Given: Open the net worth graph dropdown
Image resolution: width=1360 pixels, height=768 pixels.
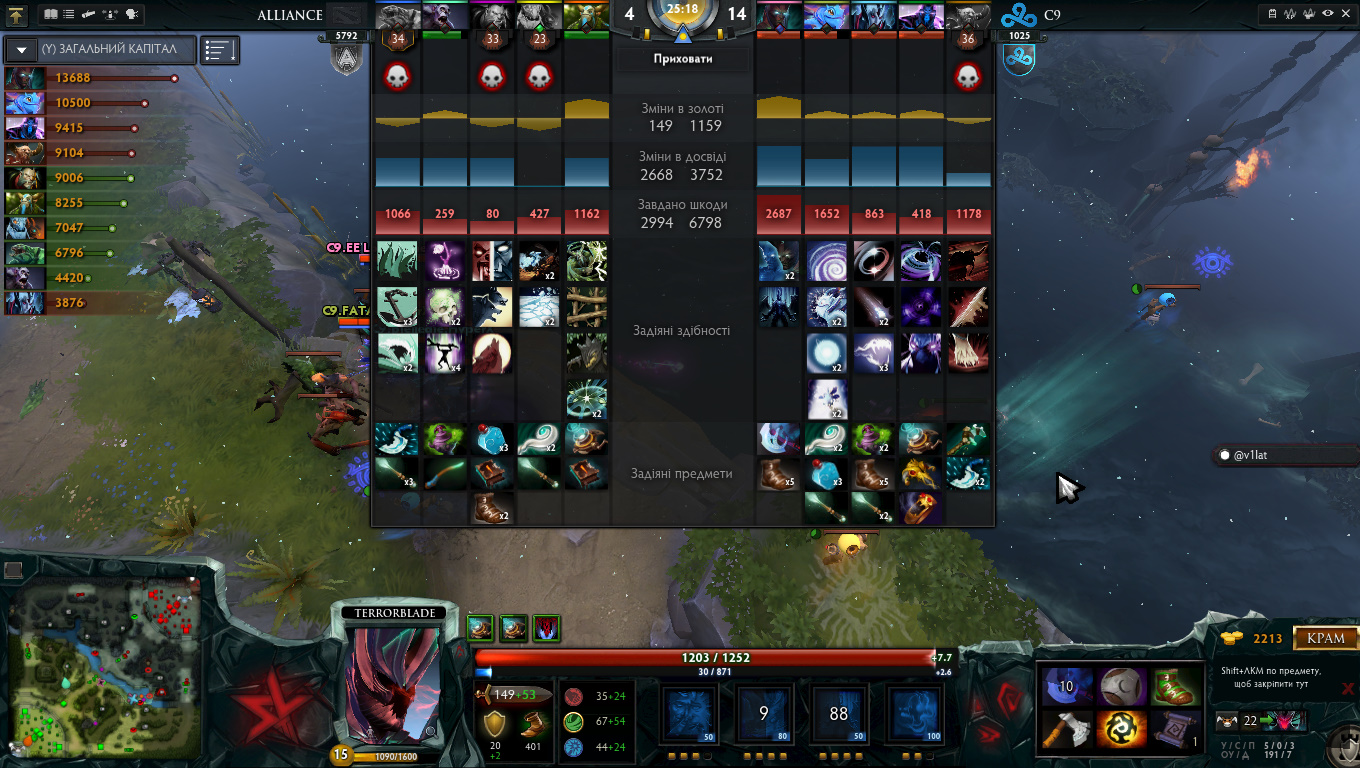Looking at the screenshot, I should point(21,49).
